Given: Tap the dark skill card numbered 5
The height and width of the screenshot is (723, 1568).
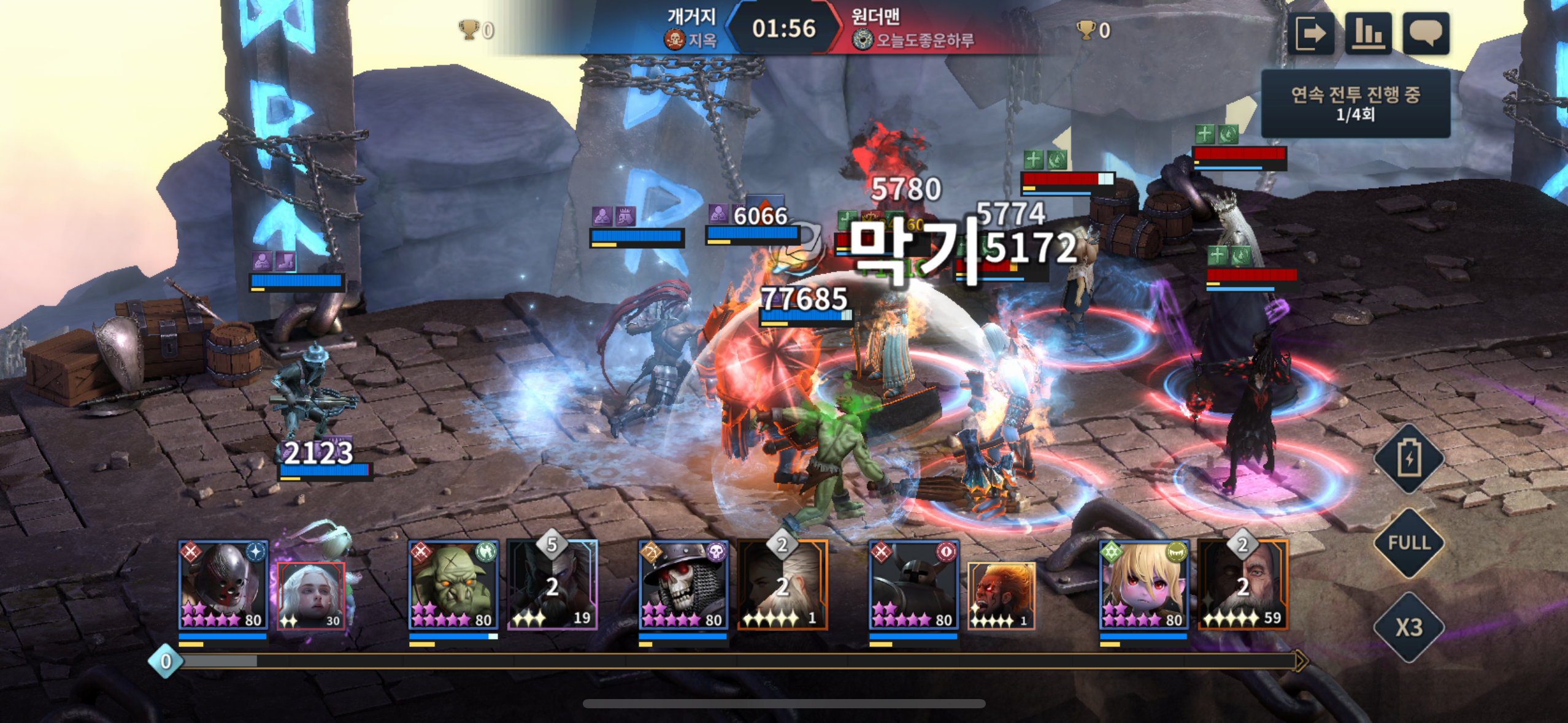Looking at the screenshot, I should 553,586.
